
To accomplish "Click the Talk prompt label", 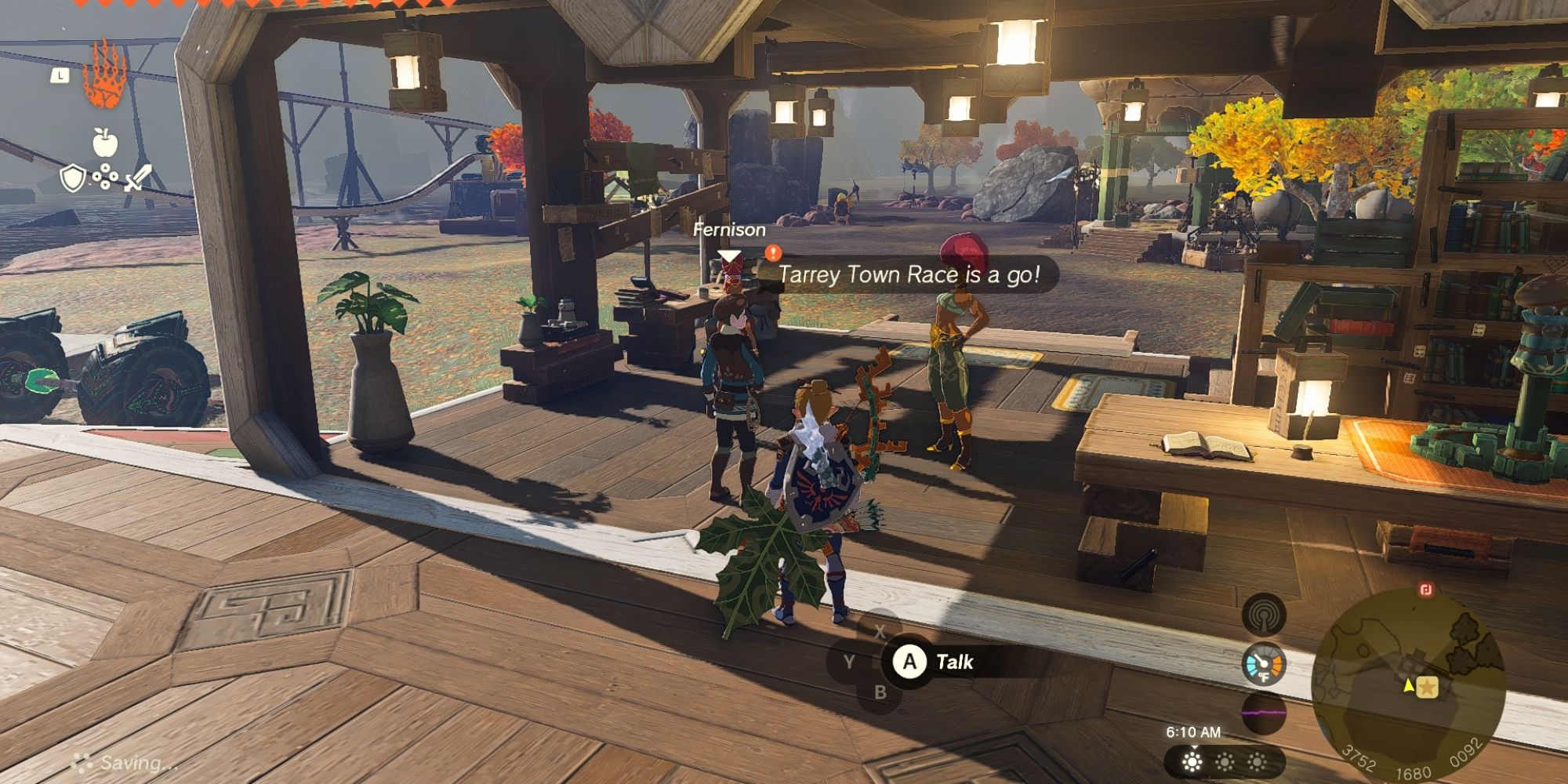I will pyautogui.click(x=954, y=662).
